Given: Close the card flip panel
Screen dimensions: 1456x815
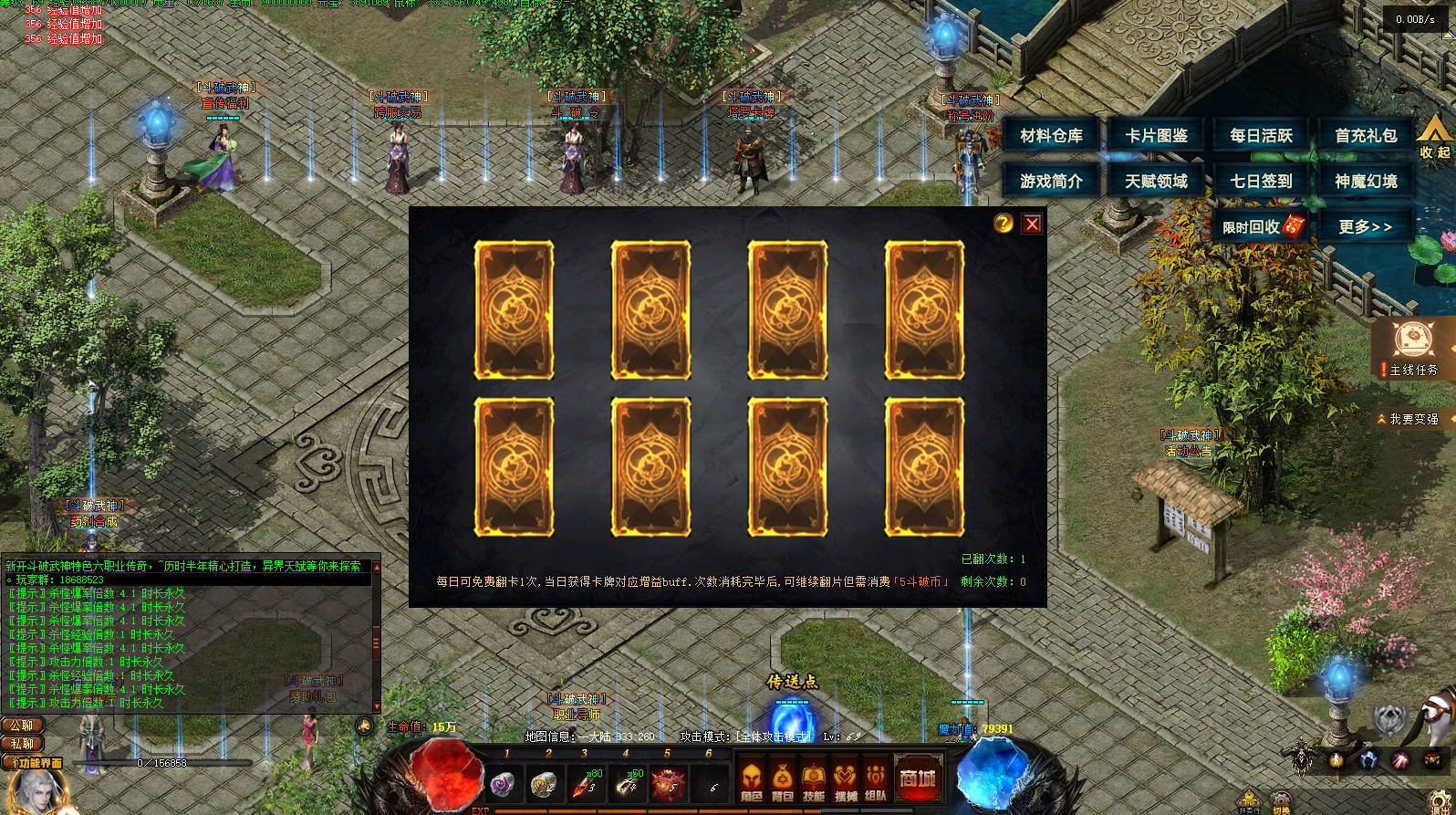Looking at the screenshot, I should (1032, 224).
